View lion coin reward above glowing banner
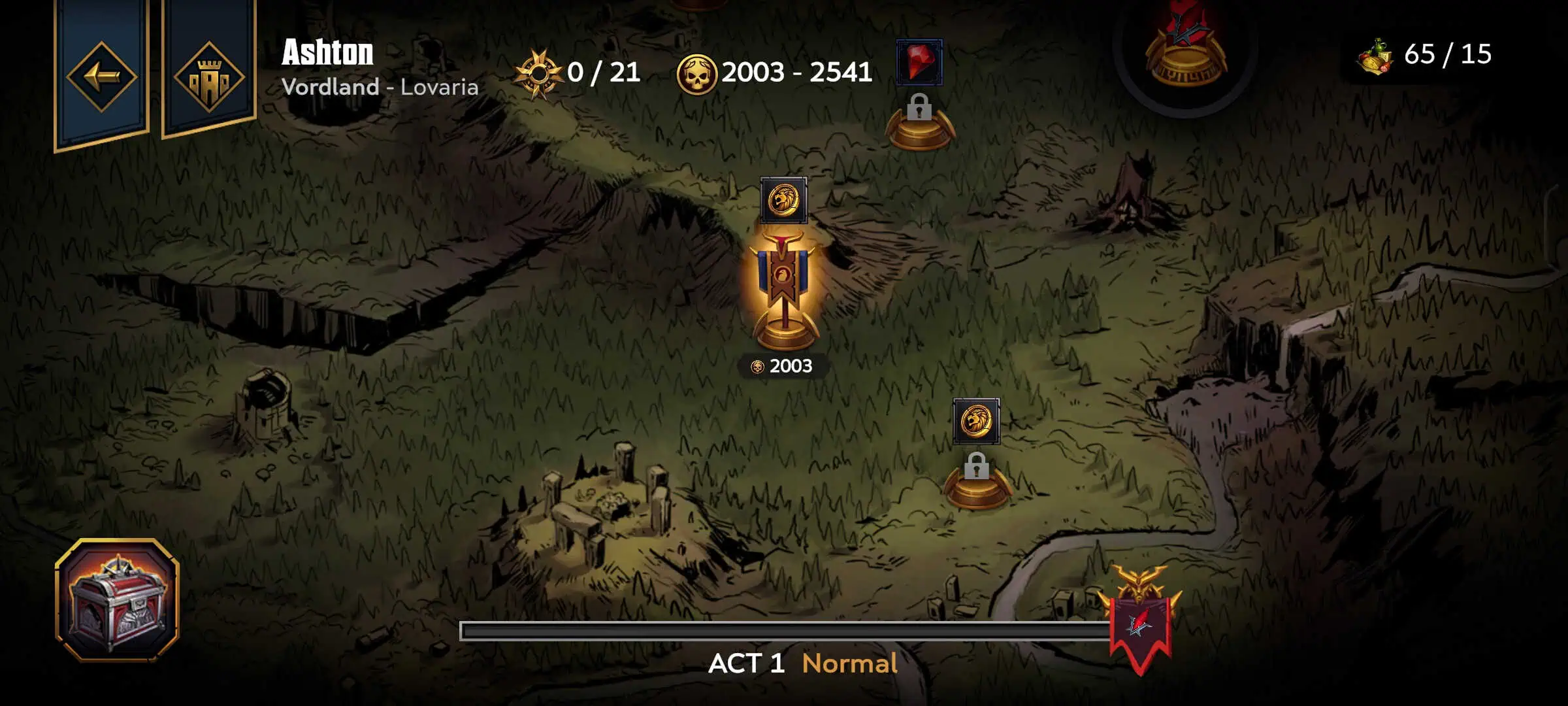Viewport: 1568px width, 706px height. [783, 200]
